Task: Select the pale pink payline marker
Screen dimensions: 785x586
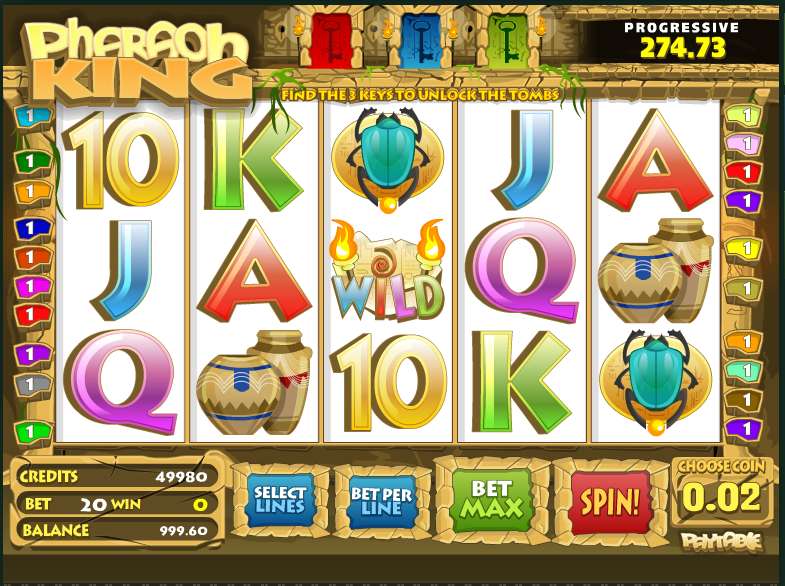Action: (742, 144)
